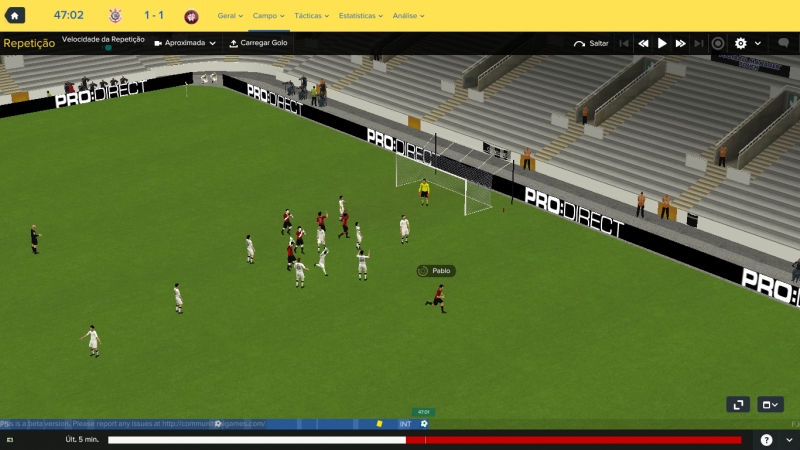The height and width of the screenshot is (450, 800).
Task: Adjust the Velocidade da Repetição slider
Action: (105, 48)
